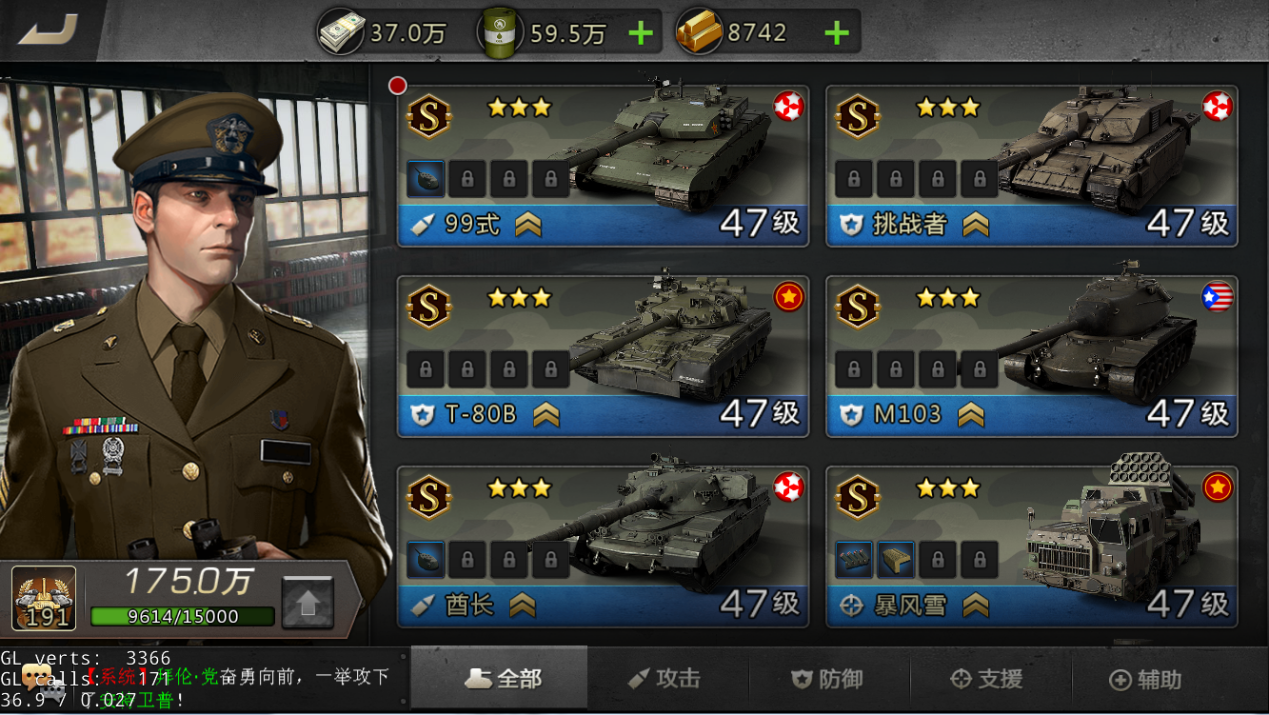1269x715 pixels.
Task: Switch to the 全部 tab
Action: pyautogui.click(x=503, y=679)
